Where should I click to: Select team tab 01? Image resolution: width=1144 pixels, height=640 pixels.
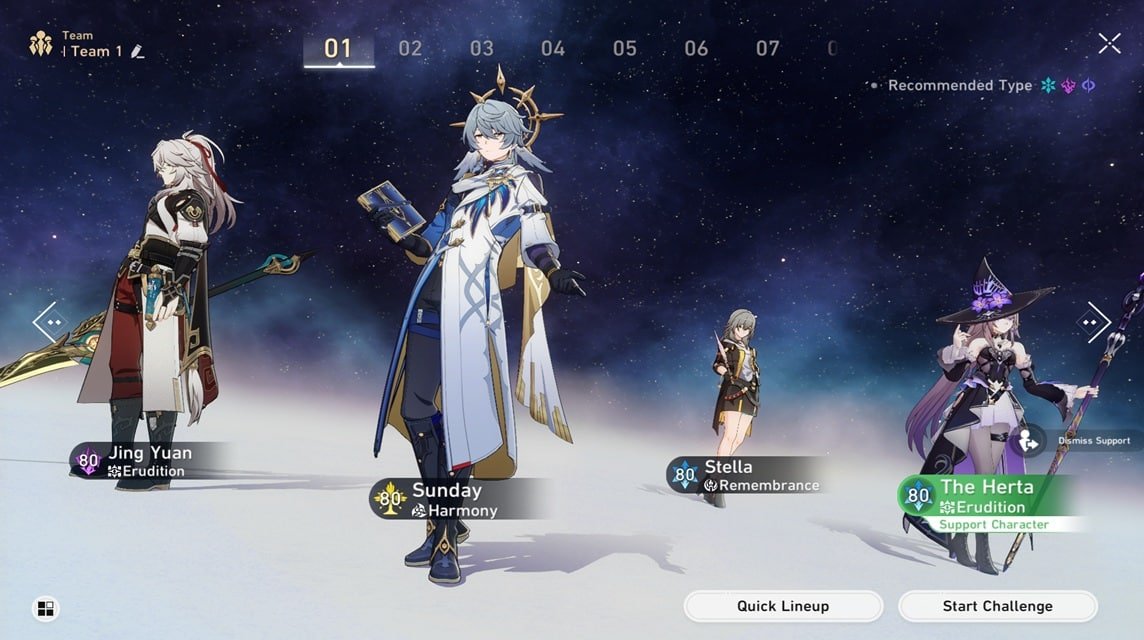(338, 48)
